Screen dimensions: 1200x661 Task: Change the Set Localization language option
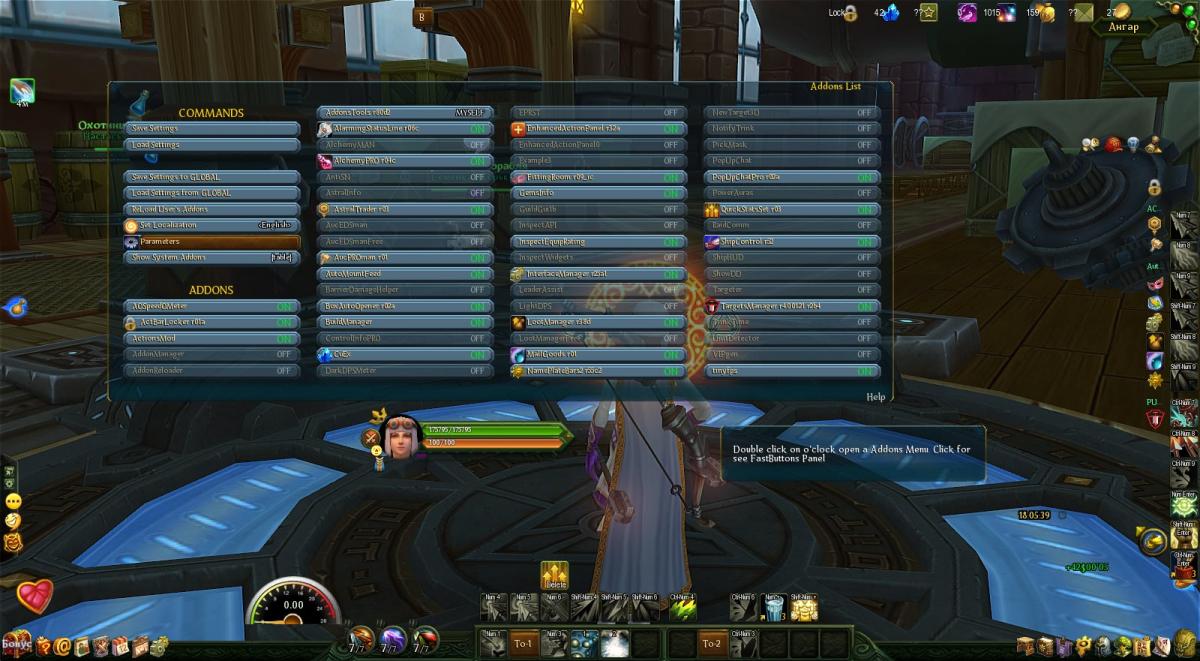[274, 226]
